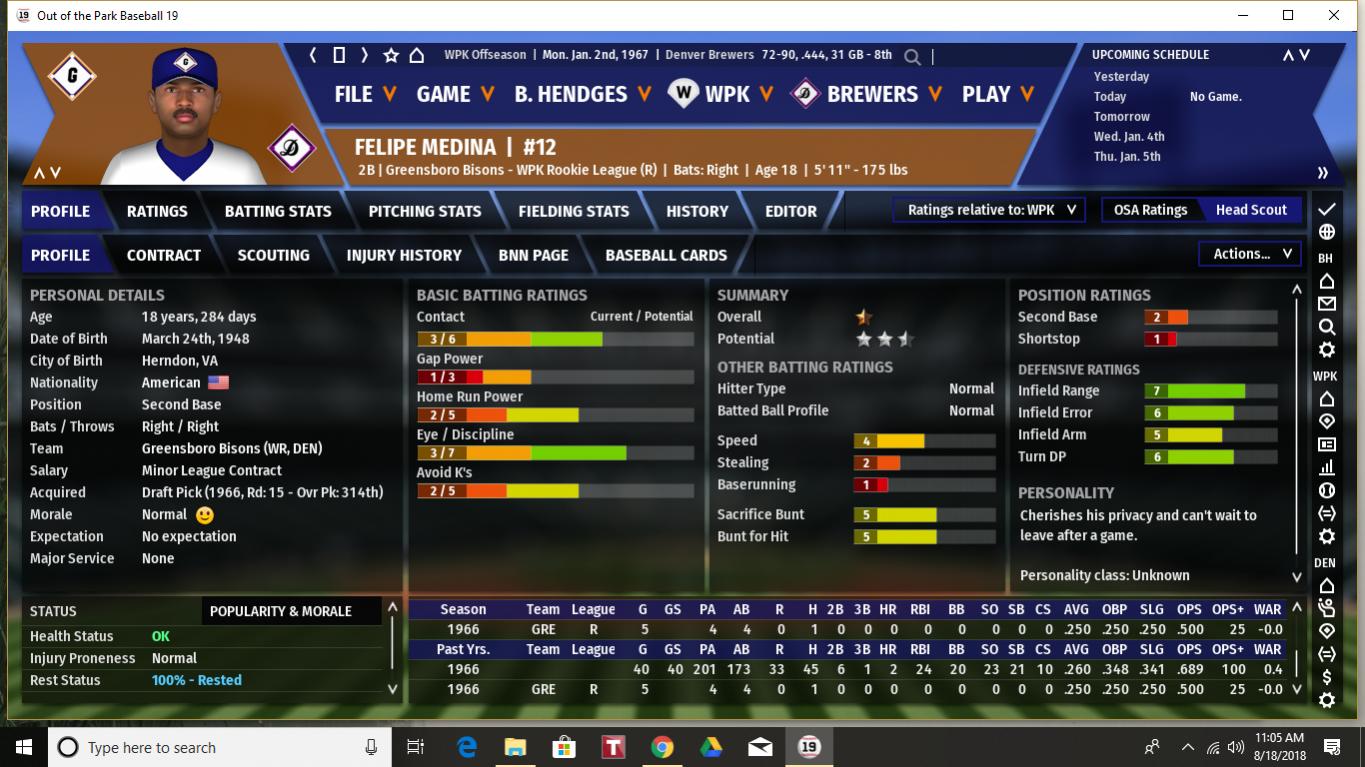The height and width of the screenshot is (767, 1365).
Task: Switch to the BATTING STATS tab
Action: point(278,211)
